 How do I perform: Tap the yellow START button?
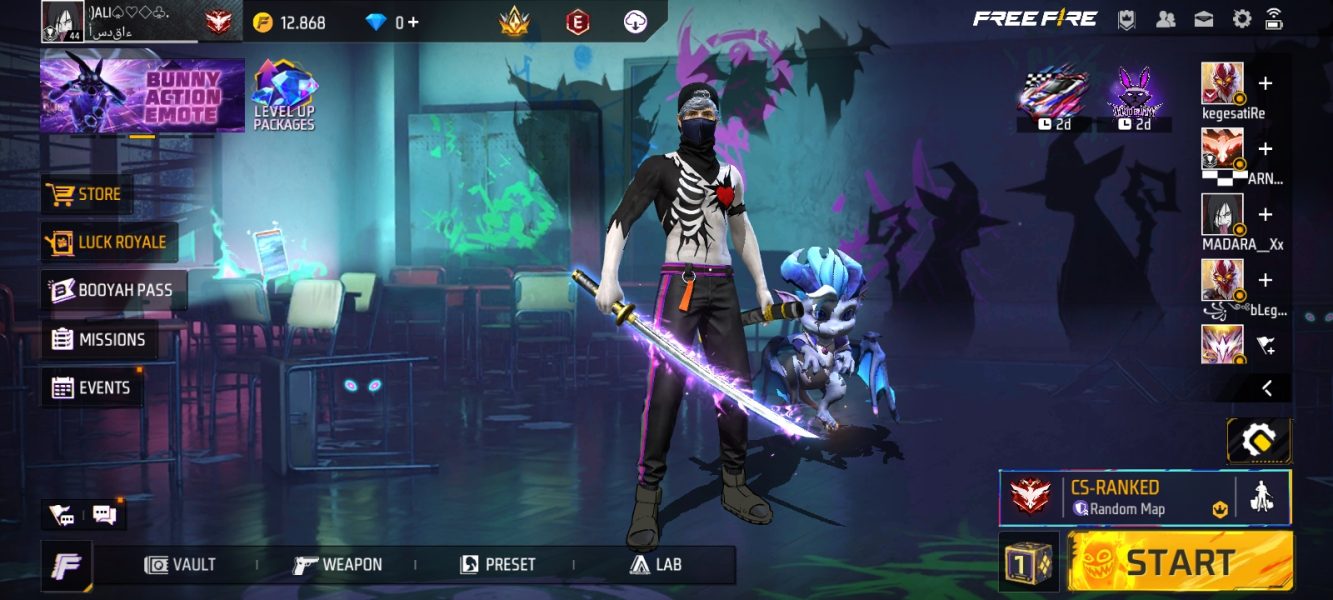click(x=1180, y=561)
